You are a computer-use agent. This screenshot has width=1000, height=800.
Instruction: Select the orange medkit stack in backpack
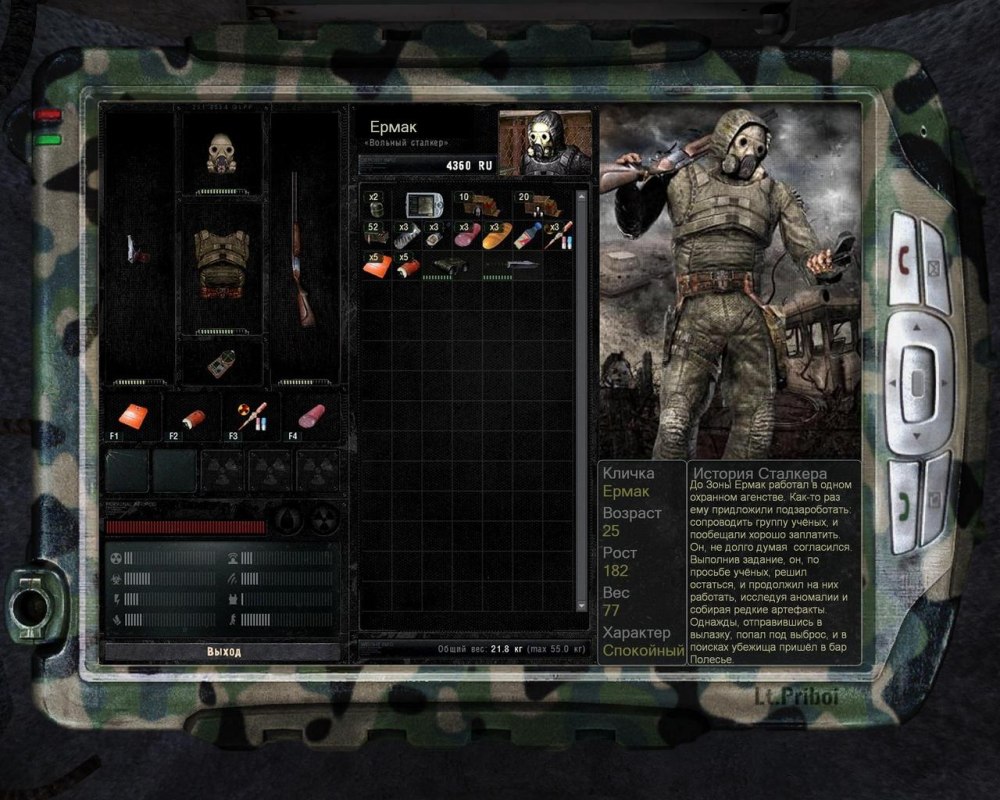click(x=377, y=266)
